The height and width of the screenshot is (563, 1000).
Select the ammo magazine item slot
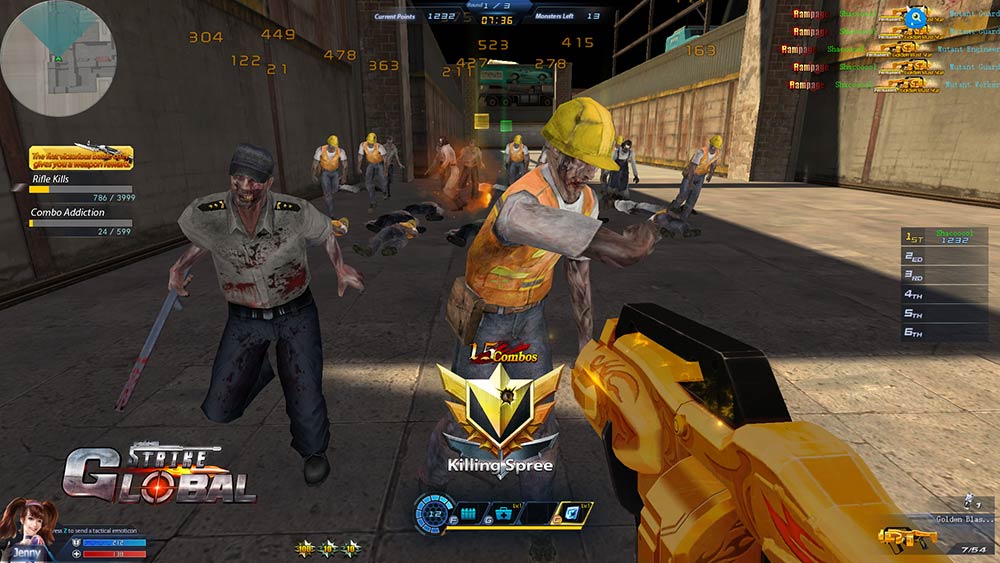pyautogui.click(x=469, y=514)
